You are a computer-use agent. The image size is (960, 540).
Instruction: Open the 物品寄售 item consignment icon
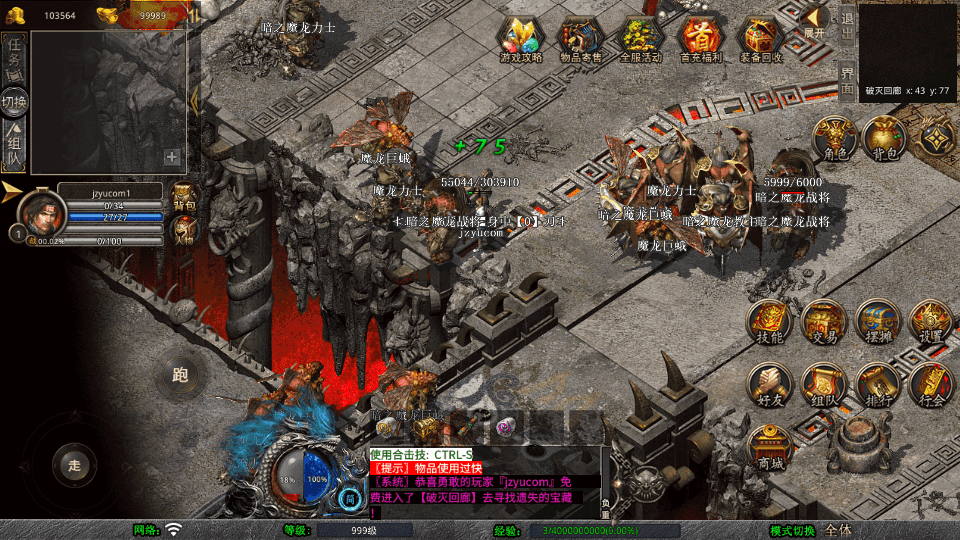click(x=581, y=40)
